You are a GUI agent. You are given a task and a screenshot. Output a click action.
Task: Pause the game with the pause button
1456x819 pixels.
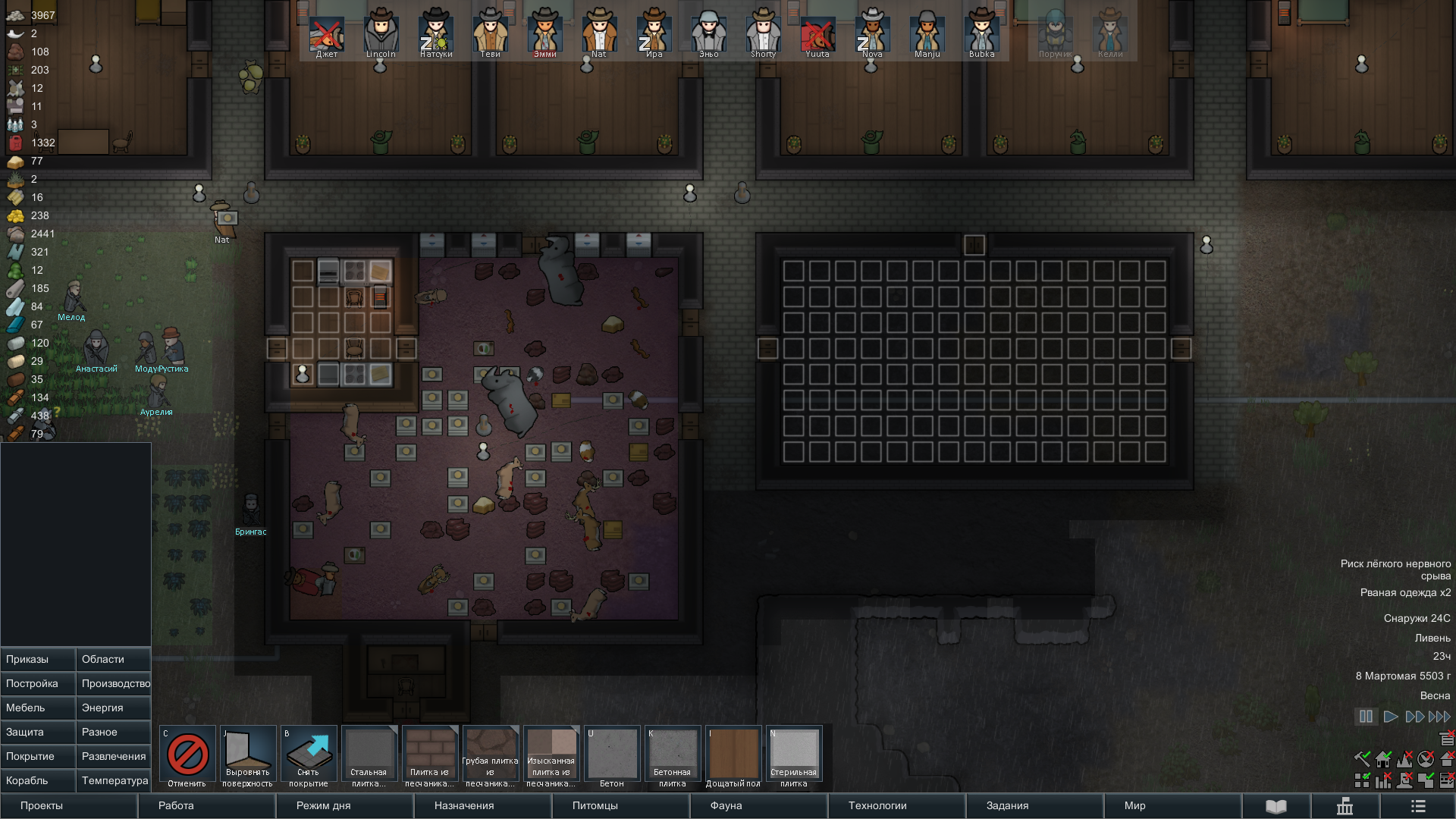[1366, 717]
